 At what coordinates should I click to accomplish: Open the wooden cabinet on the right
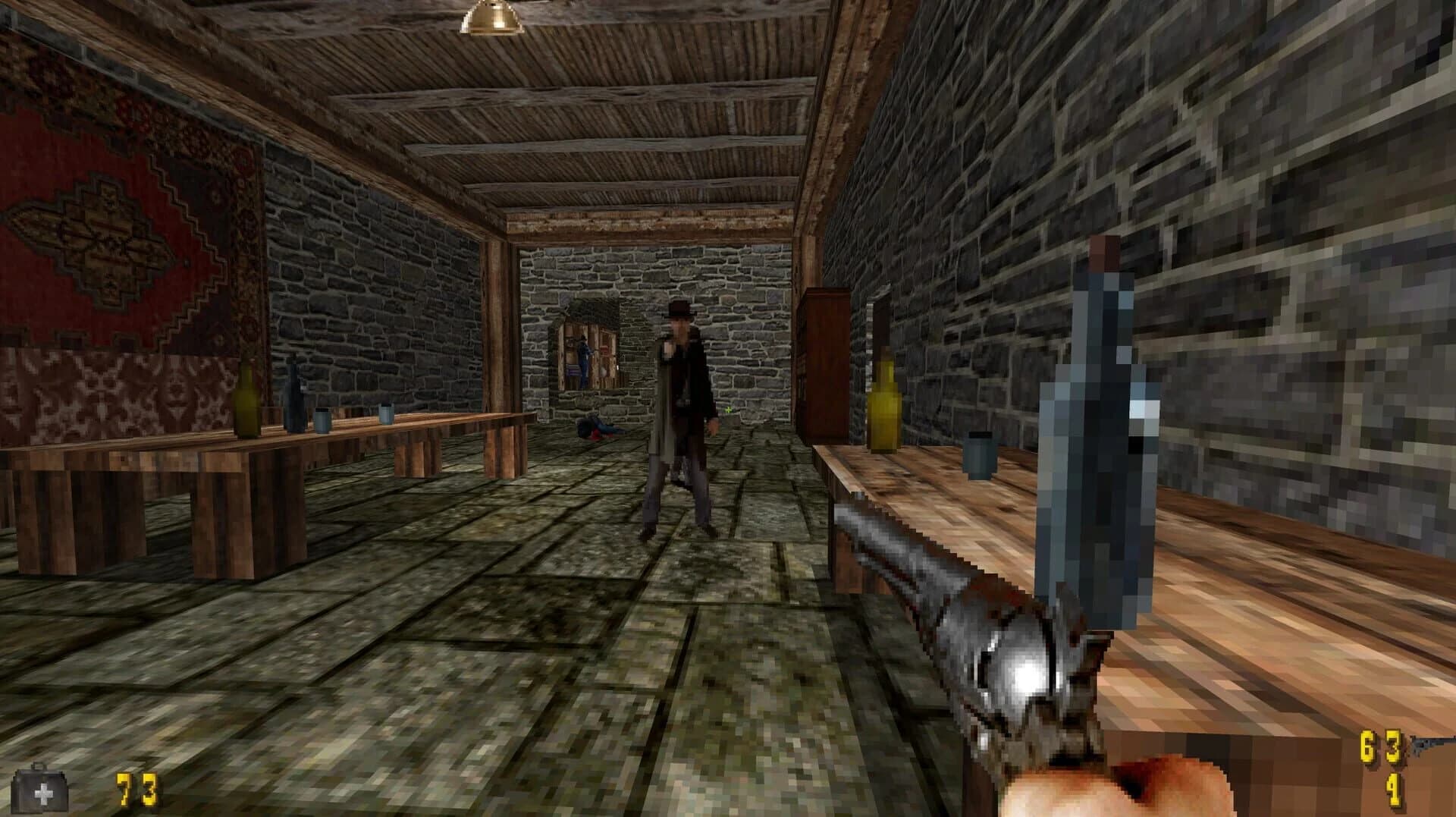tap(827, 357)
